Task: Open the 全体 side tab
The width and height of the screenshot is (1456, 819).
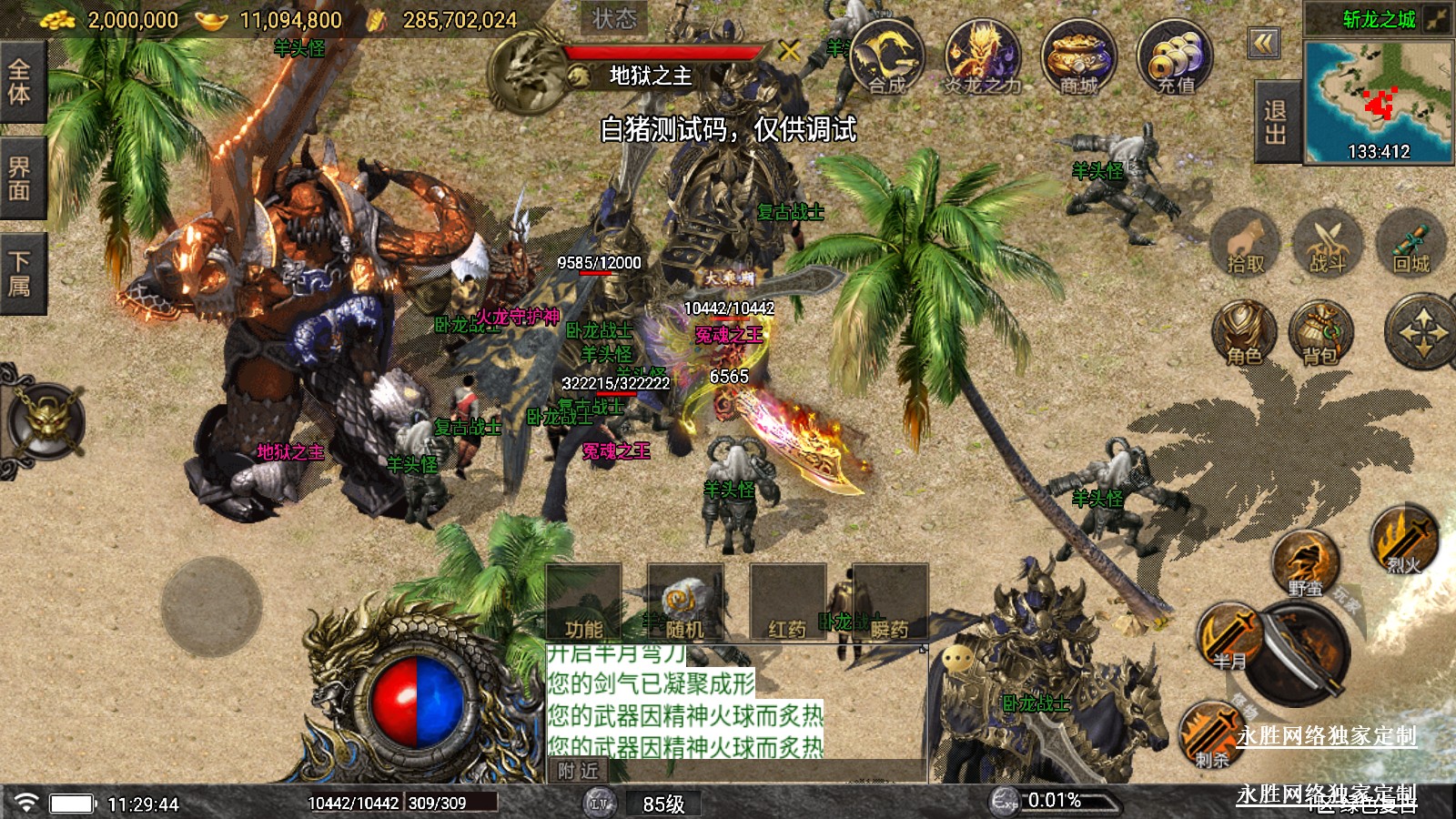Action: coord(20,81)
